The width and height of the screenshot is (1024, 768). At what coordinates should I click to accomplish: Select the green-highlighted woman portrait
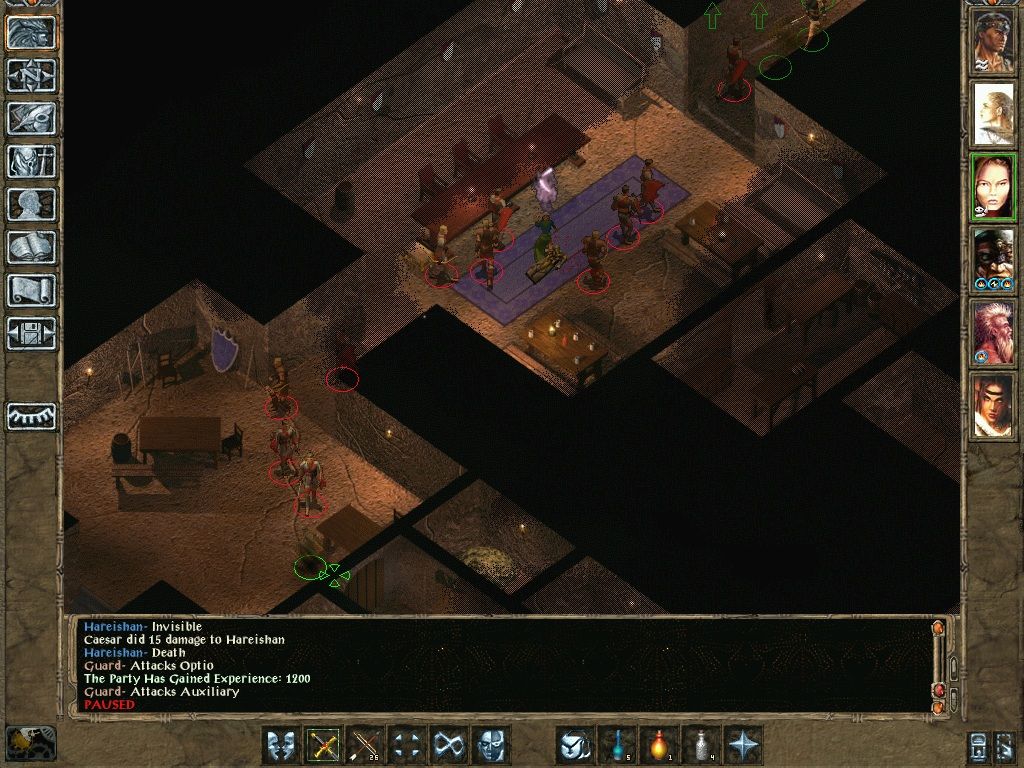[x=993, y=188]
